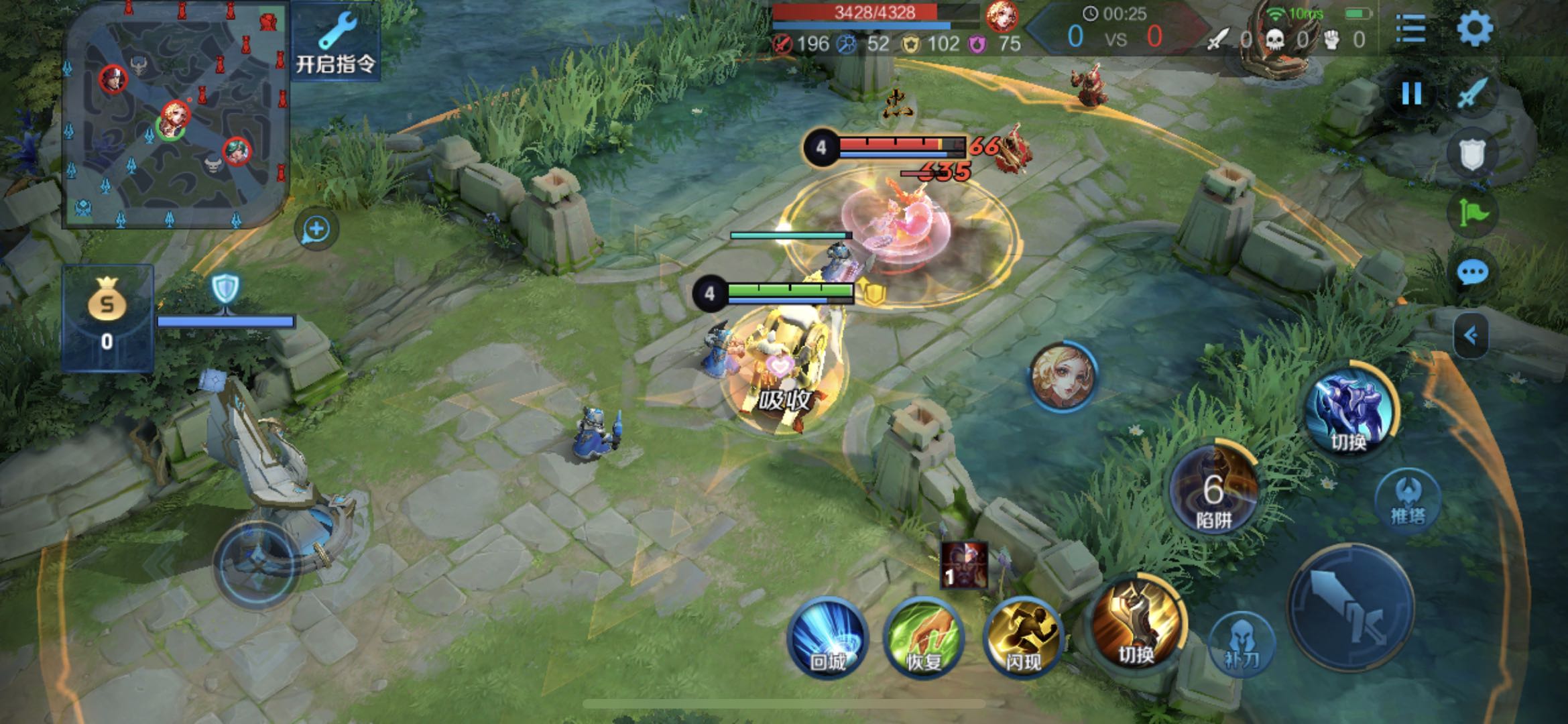Cast the 闪现 flash spell

tap(1023, 637)
